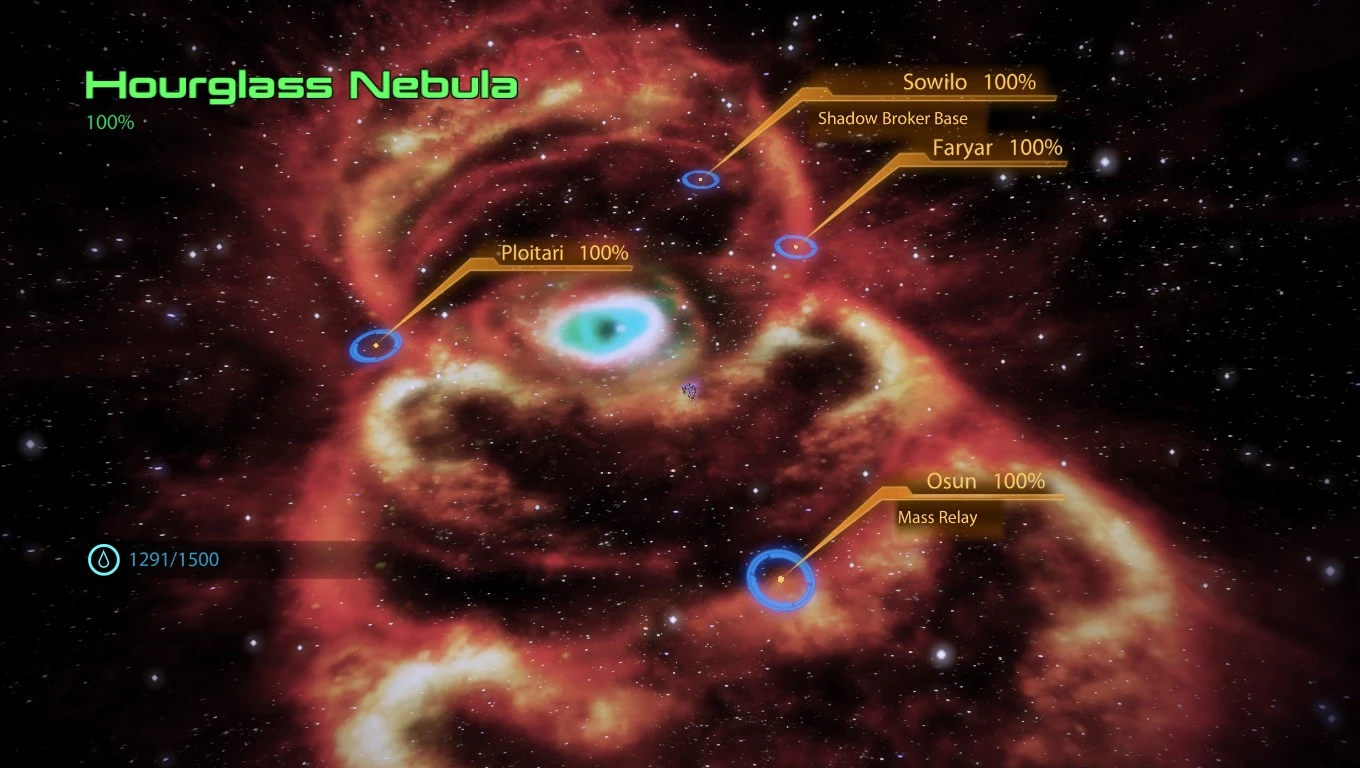Select the Sowilo star system icon

(700, 179)
